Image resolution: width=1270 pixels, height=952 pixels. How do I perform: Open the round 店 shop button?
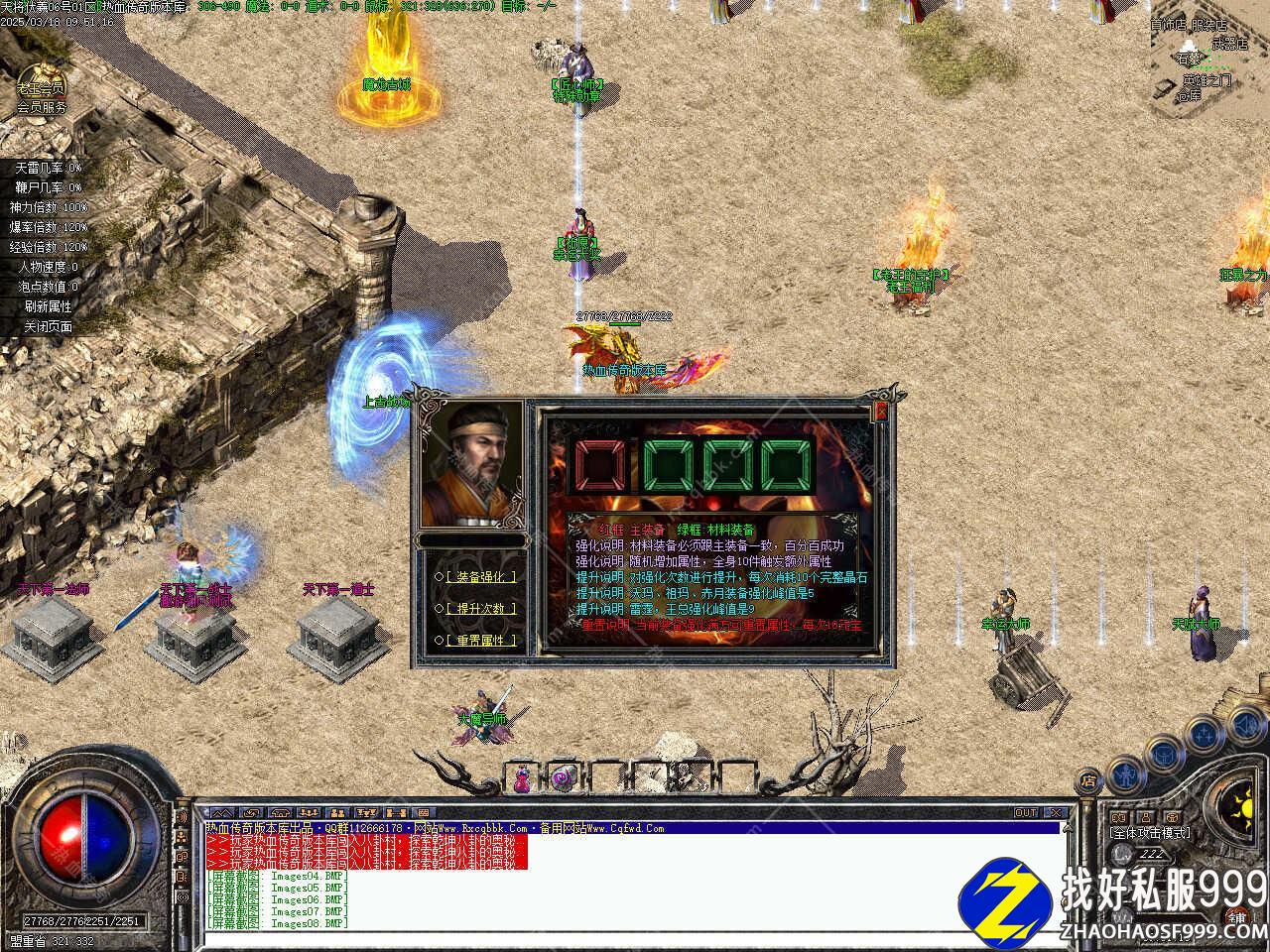point(1089,781)
